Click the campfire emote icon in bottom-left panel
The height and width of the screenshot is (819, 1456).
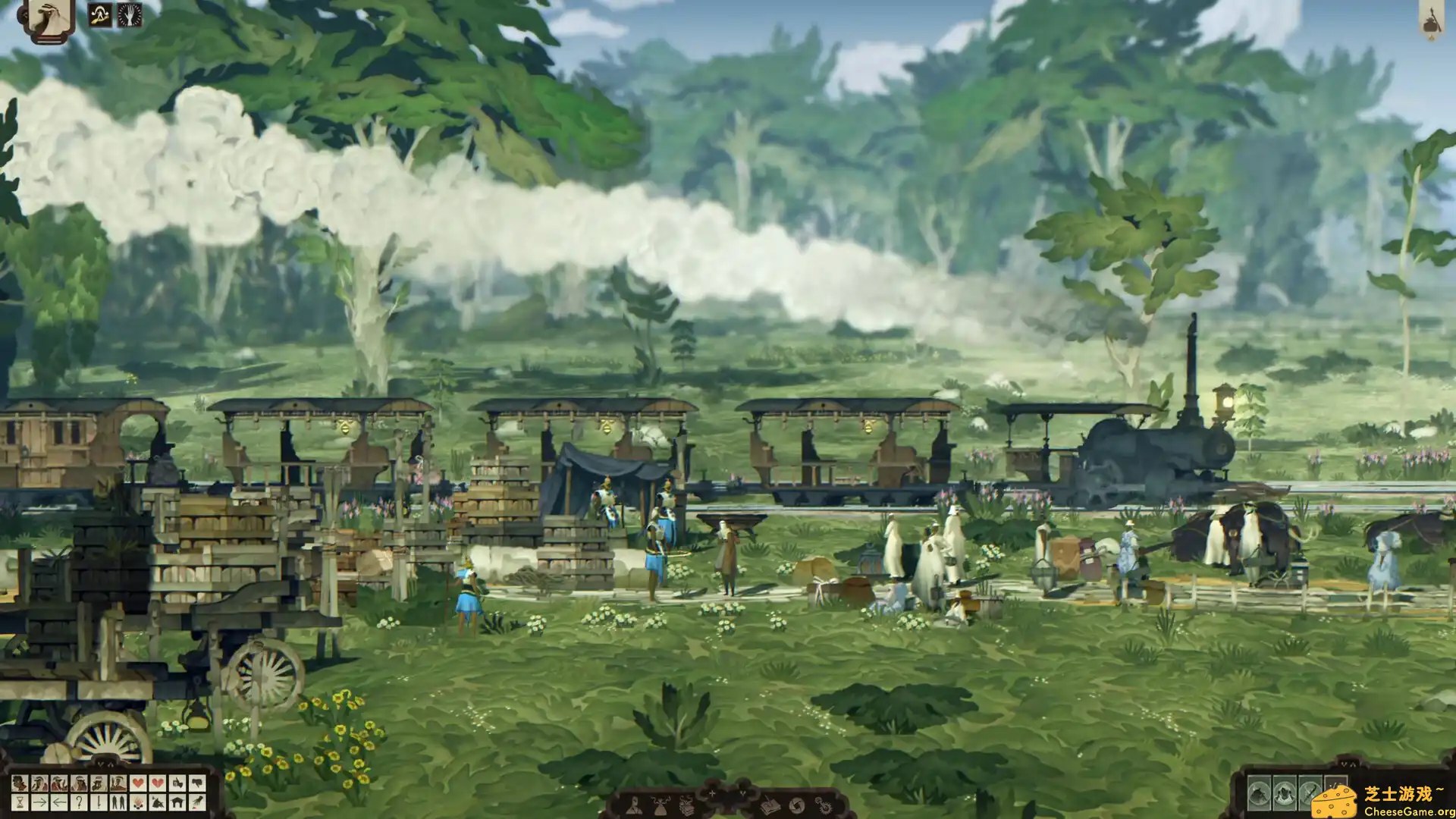(x=140, y=802)
